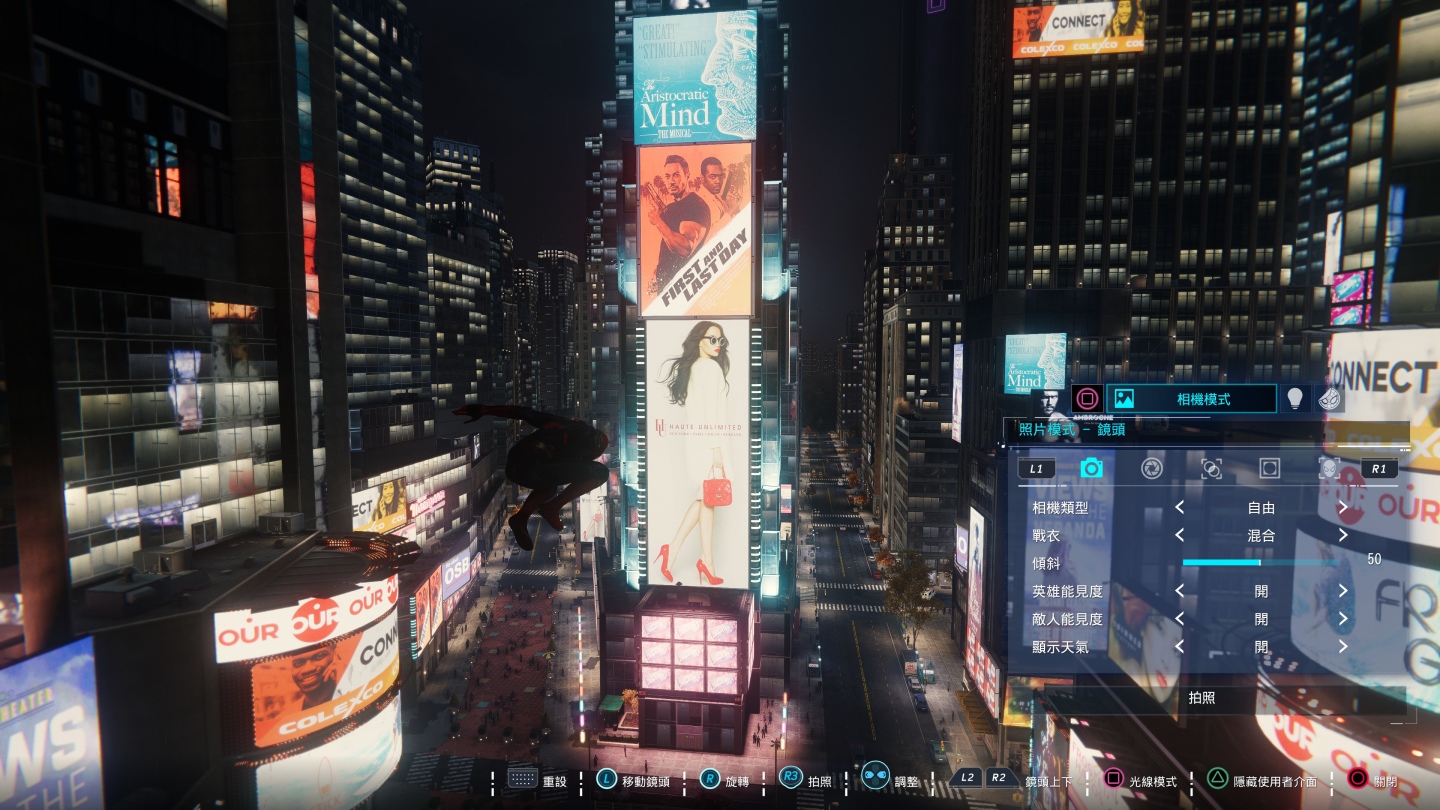Adjust the 傾斜 tilt slider
The width and height of the screenshot is (1440, 810).
(1260, 562)
